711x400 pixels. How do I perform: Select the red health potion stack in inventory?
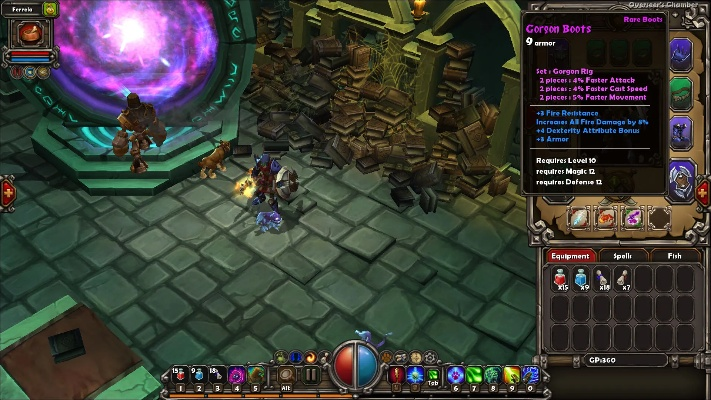point(561,278)
